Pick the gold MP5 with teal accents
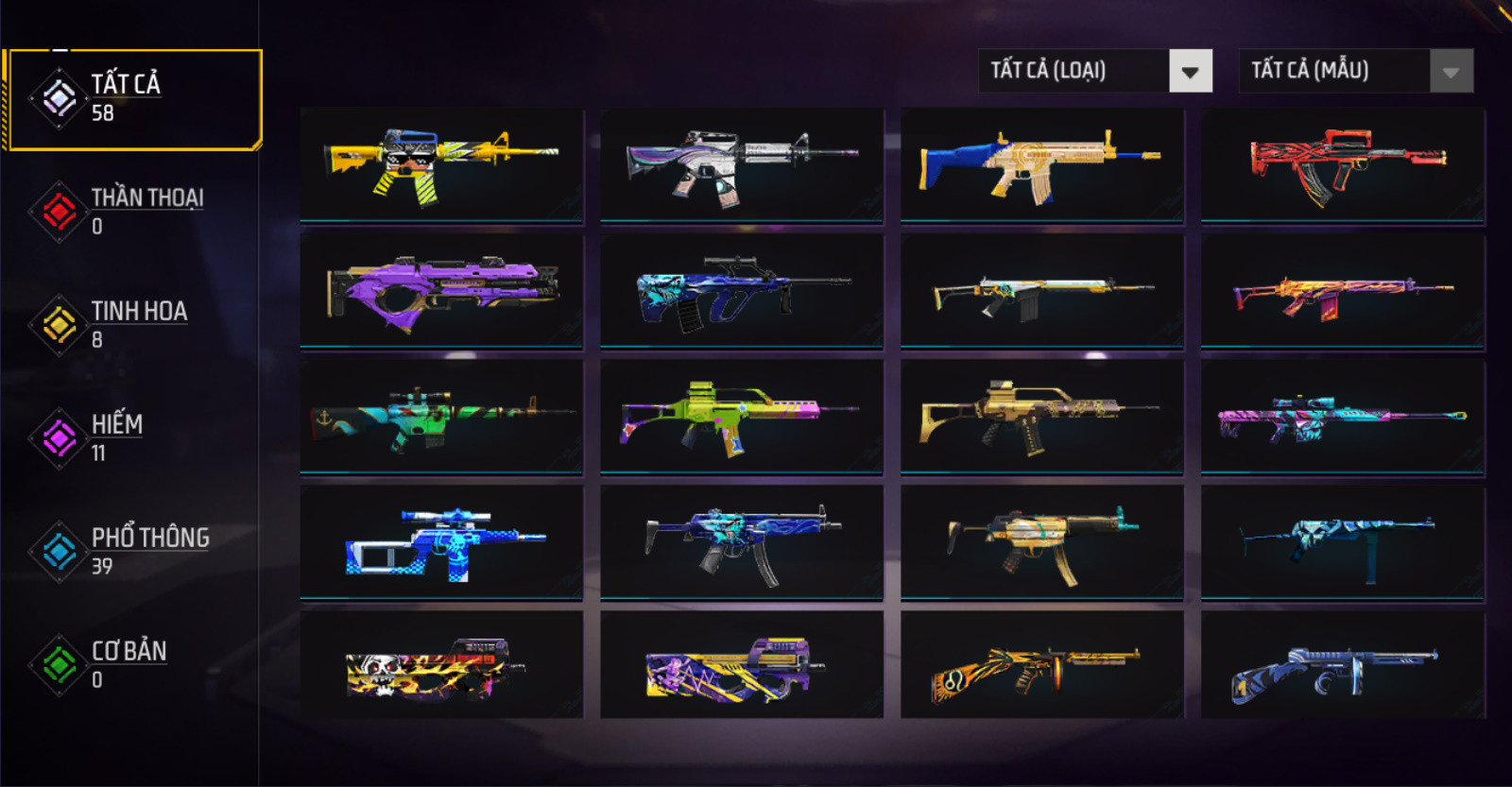The image size is (1512, 787). pos(1042,542)
